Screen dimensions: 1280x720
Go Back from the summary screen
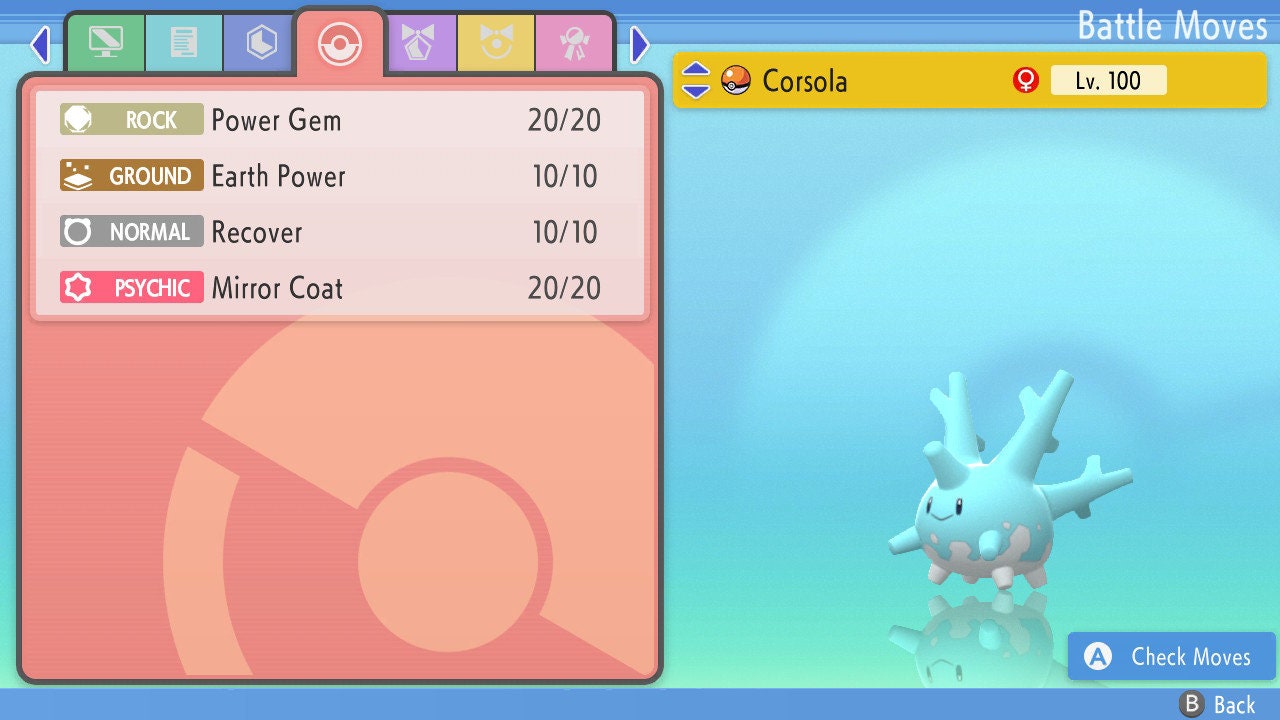point(1218,705)
